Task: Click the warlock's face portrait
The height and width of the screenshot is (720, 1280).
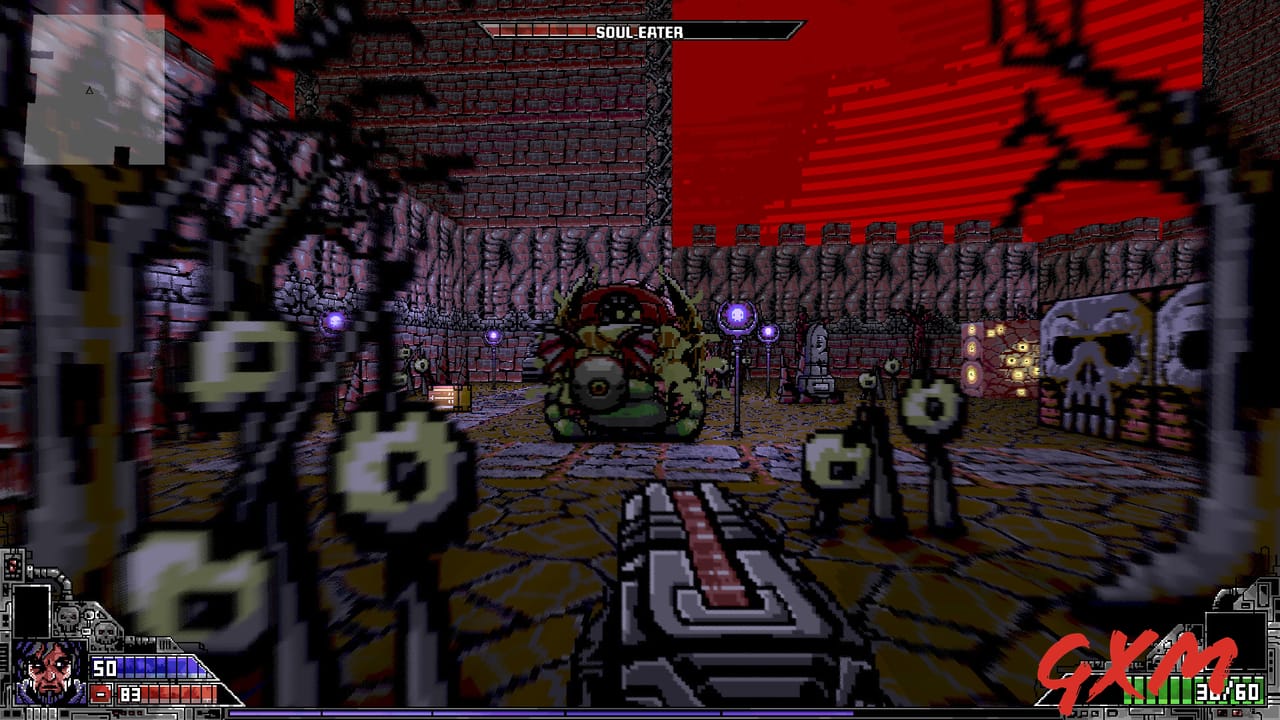Action: (x=50, y=672)
